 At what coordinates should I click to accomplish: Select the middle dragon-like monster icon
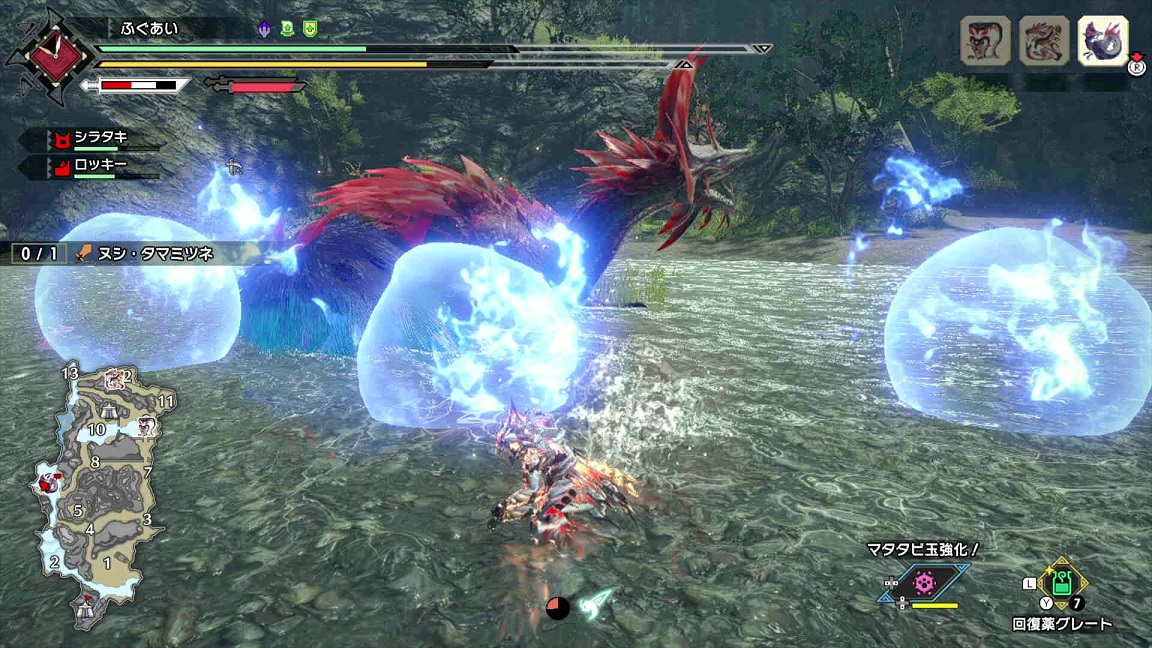pos(1042,42)
